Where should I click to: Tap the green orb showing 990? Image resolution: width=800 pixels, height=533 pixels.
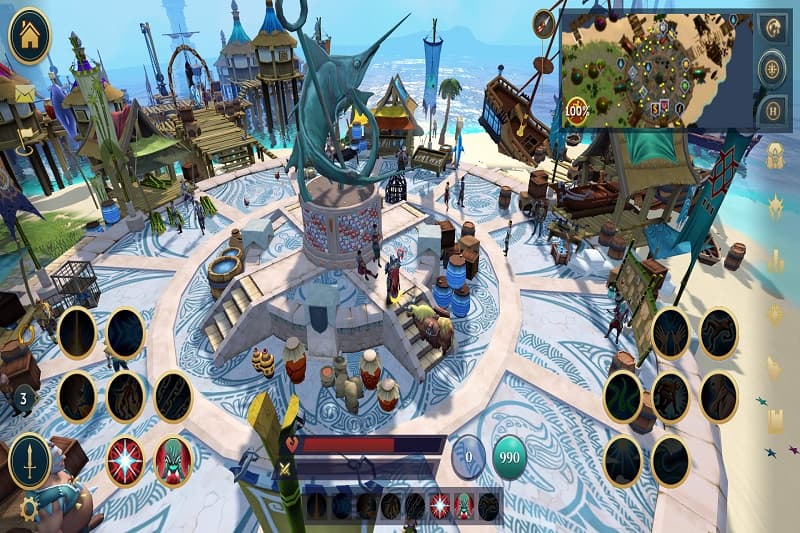point(510,457)
